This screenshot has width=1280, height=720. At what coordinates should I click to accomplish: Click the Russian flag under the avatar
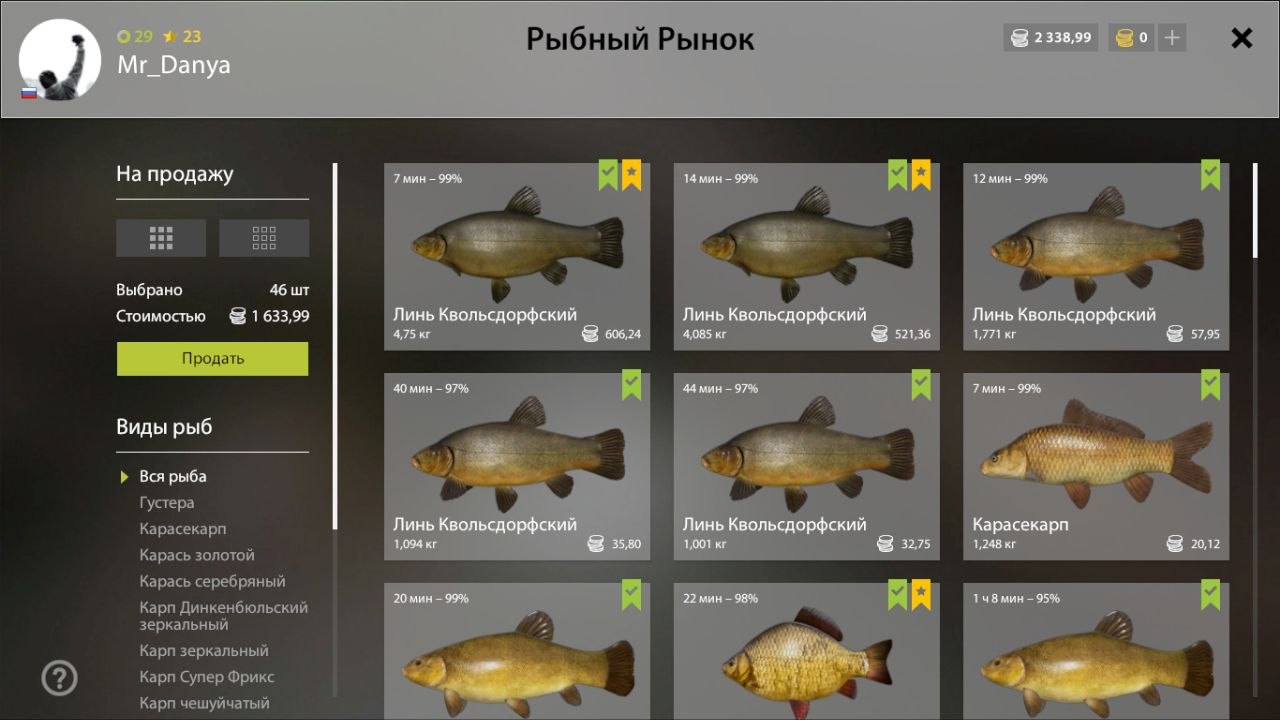pos(30,93)
